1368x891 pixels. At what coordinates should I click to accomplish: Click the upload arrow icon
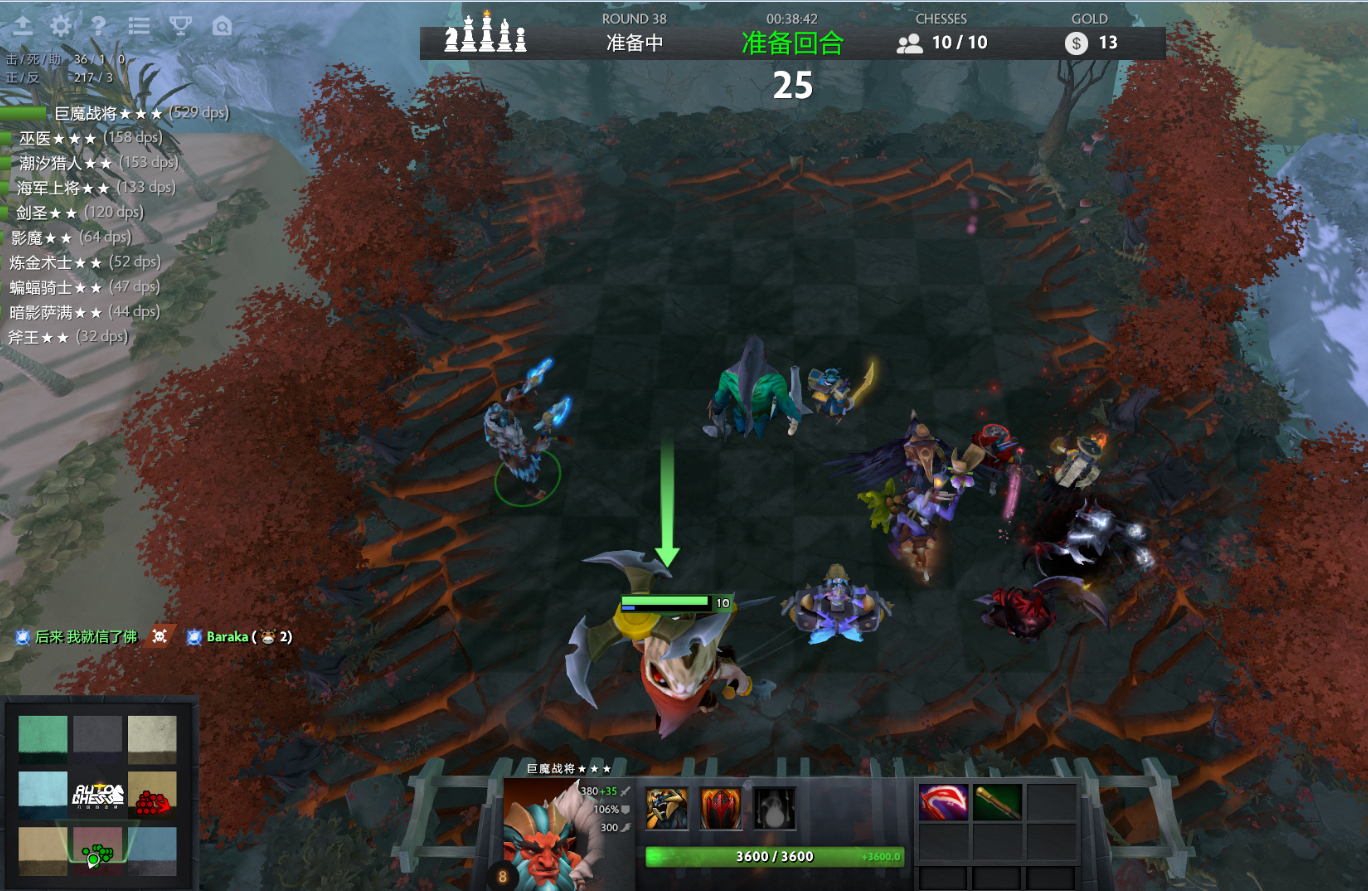pos(23,26)
